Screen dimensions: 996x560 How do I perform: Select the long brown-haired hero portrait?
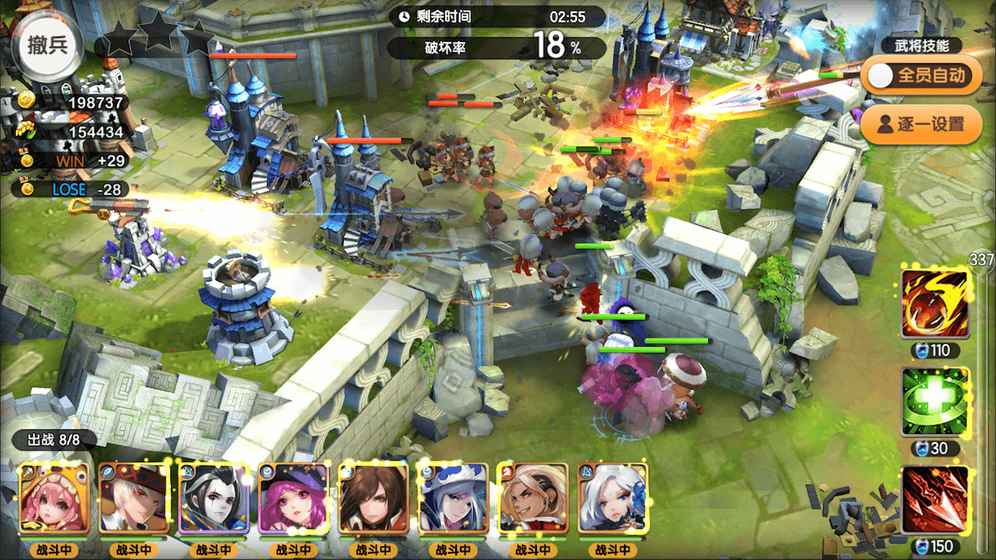(x=373, y=499)
